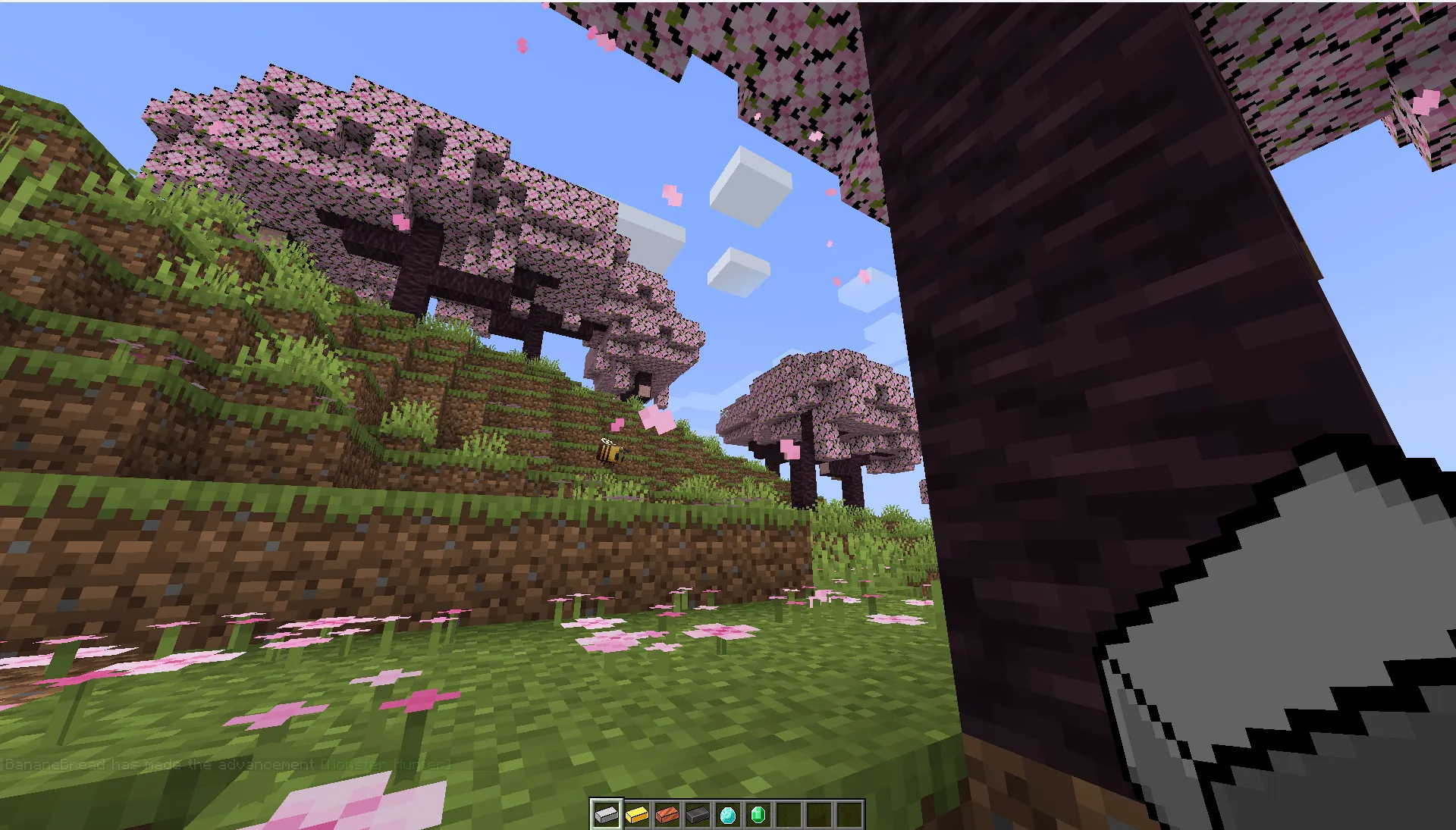Screen dimensions: 1456x830
Task: Click BananeBread's name in the chat message
Action: (x=53, y=765)
